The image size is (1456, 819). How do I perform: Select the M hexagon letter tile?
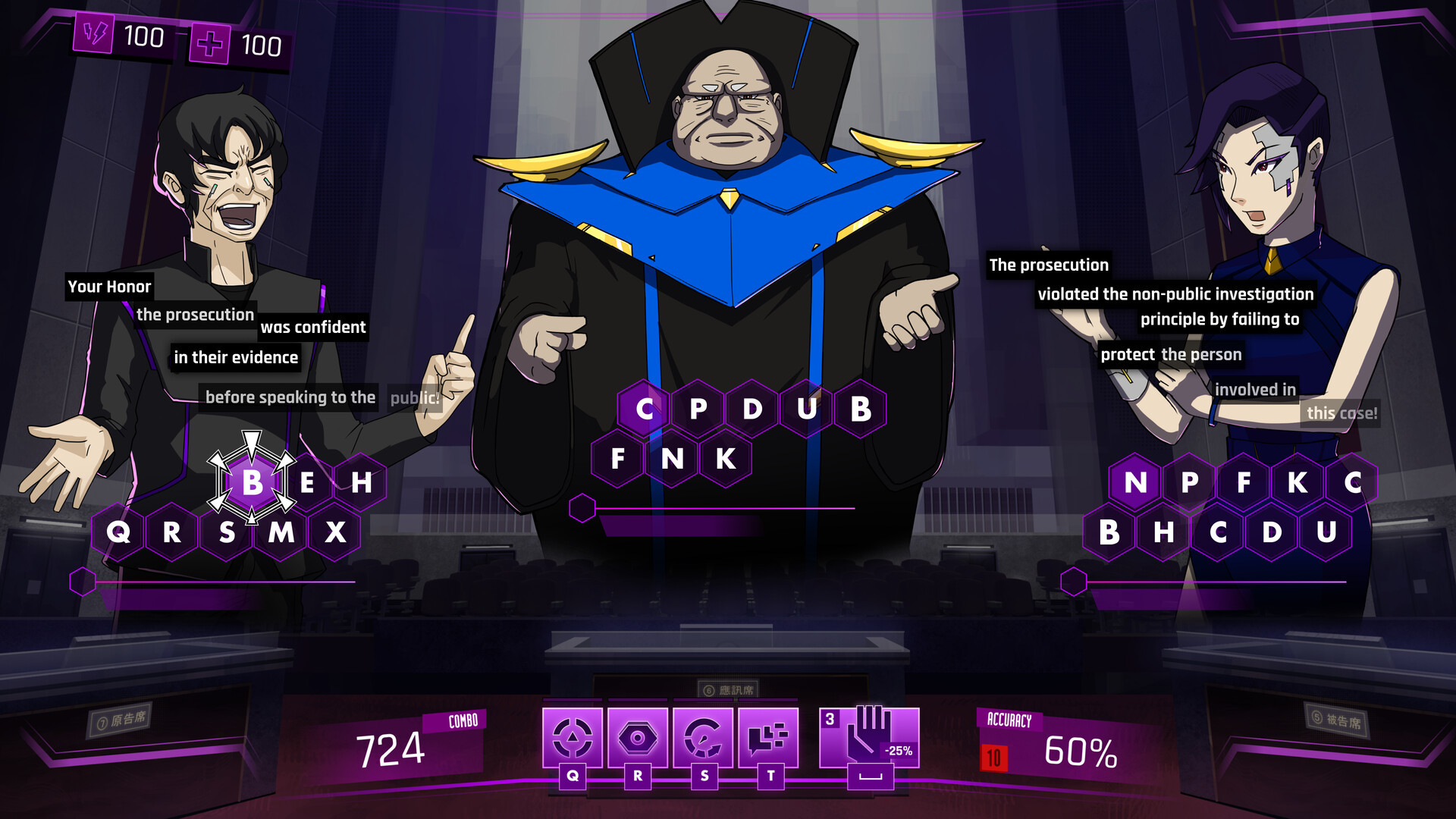point(281,532)
